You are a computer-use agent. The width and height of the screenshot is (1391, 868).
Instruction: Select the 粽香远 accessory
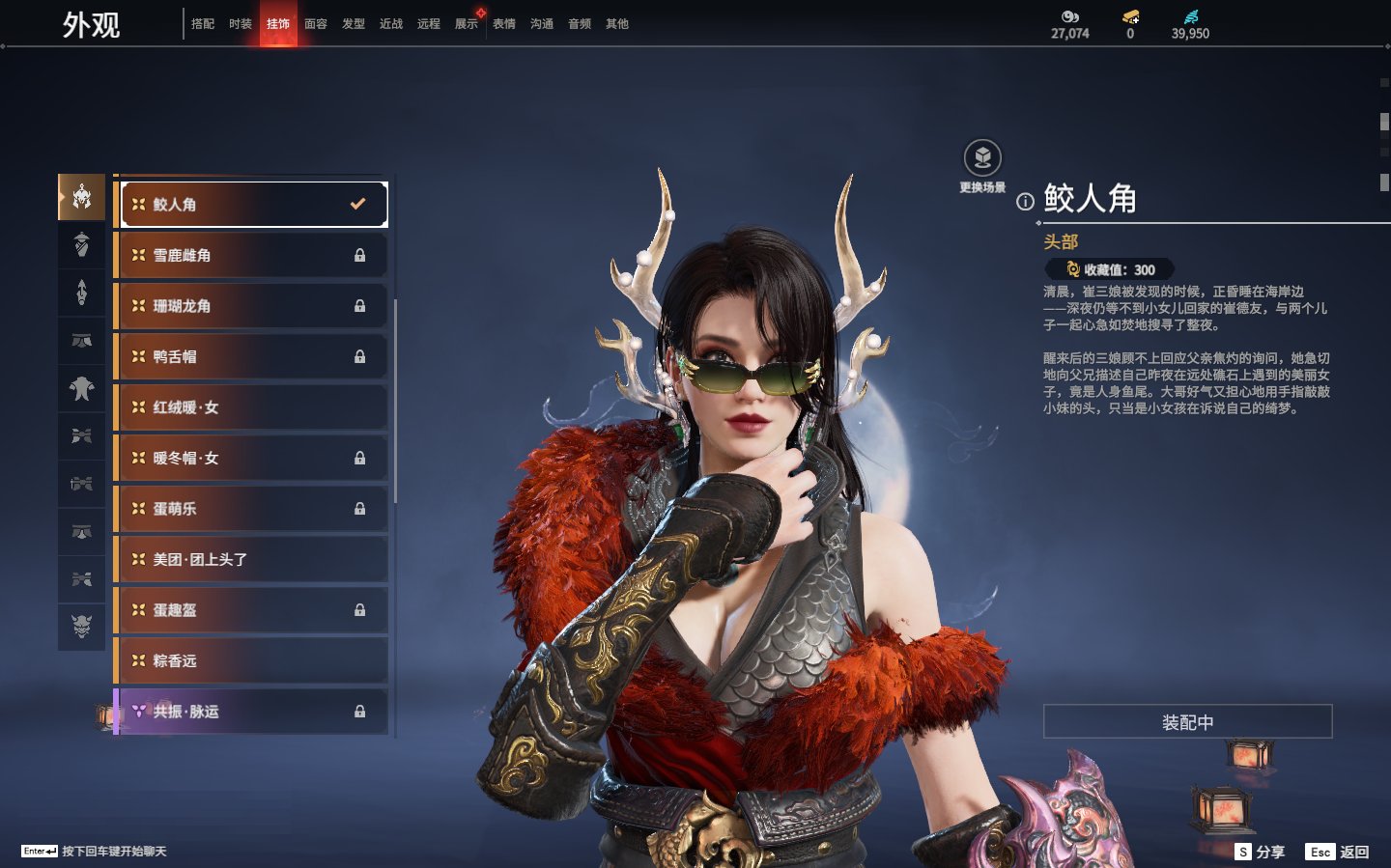tap(251, 661)
